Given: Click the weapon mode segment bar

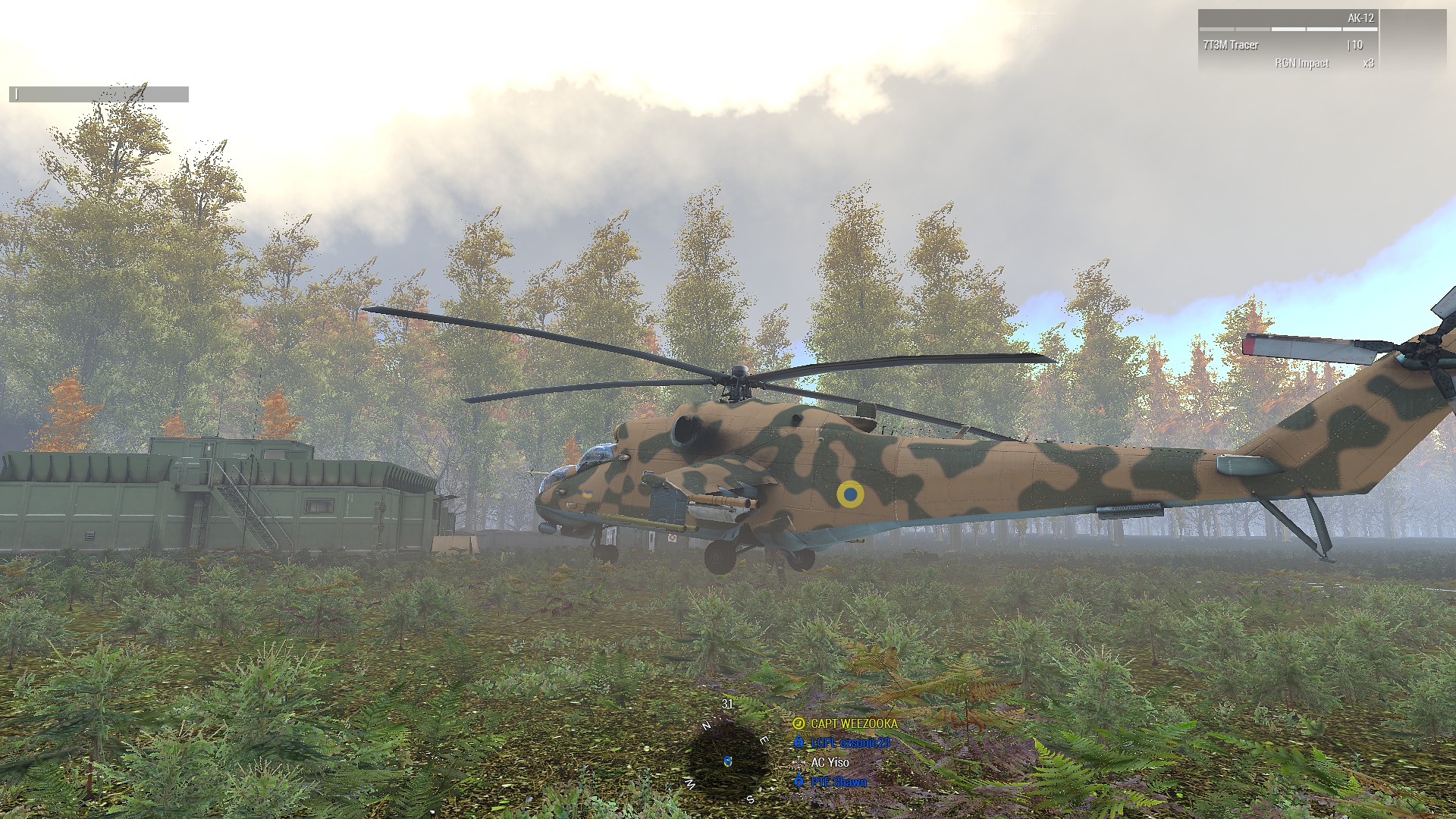Looking at the screenshot, I should click(x=1289, y=29).
